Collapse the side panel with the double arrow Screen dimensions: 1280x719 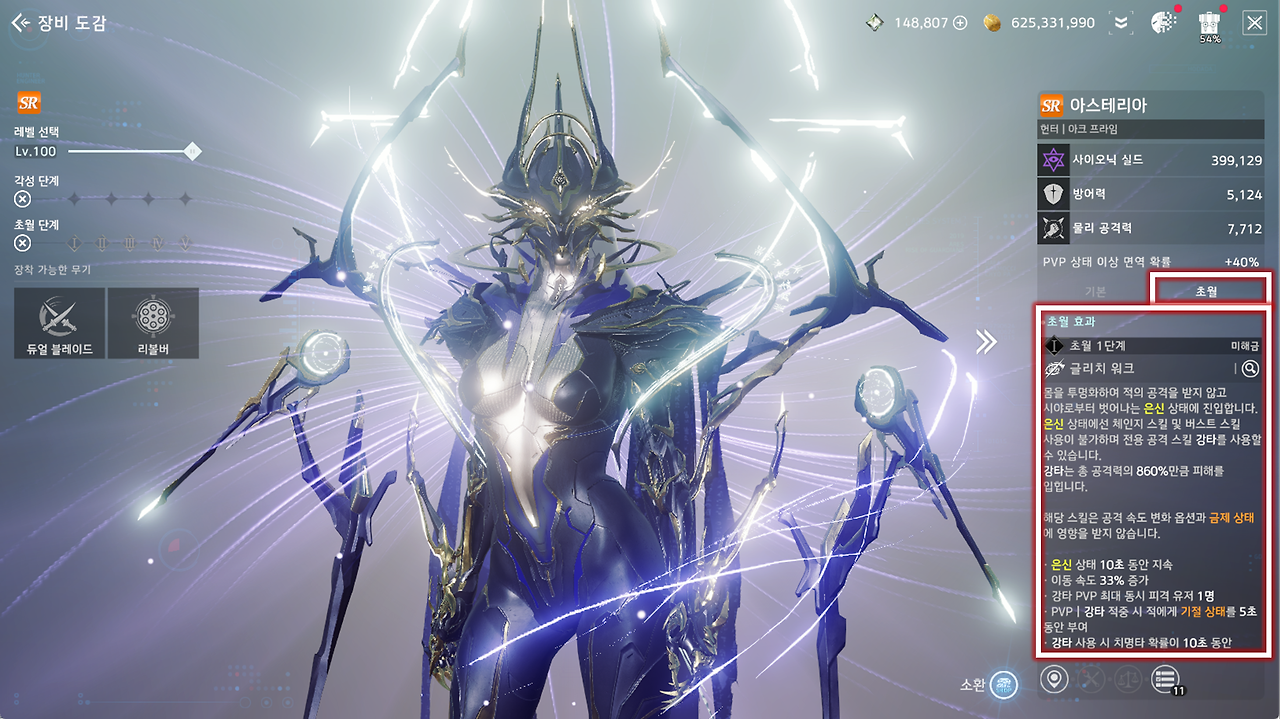point(987,342)
